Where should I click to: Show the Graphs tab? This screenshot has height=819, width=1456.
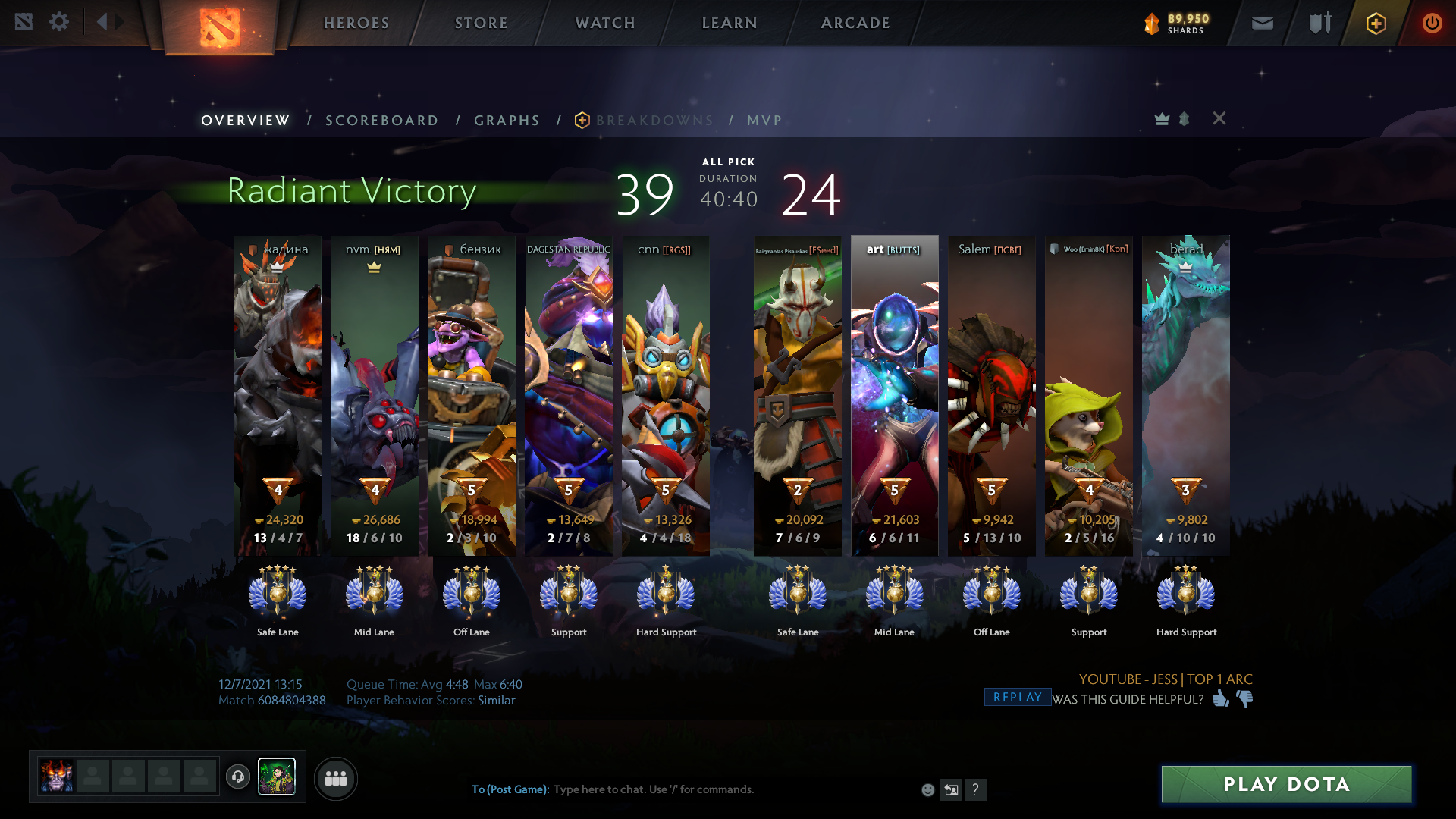[x=507, y=121]
